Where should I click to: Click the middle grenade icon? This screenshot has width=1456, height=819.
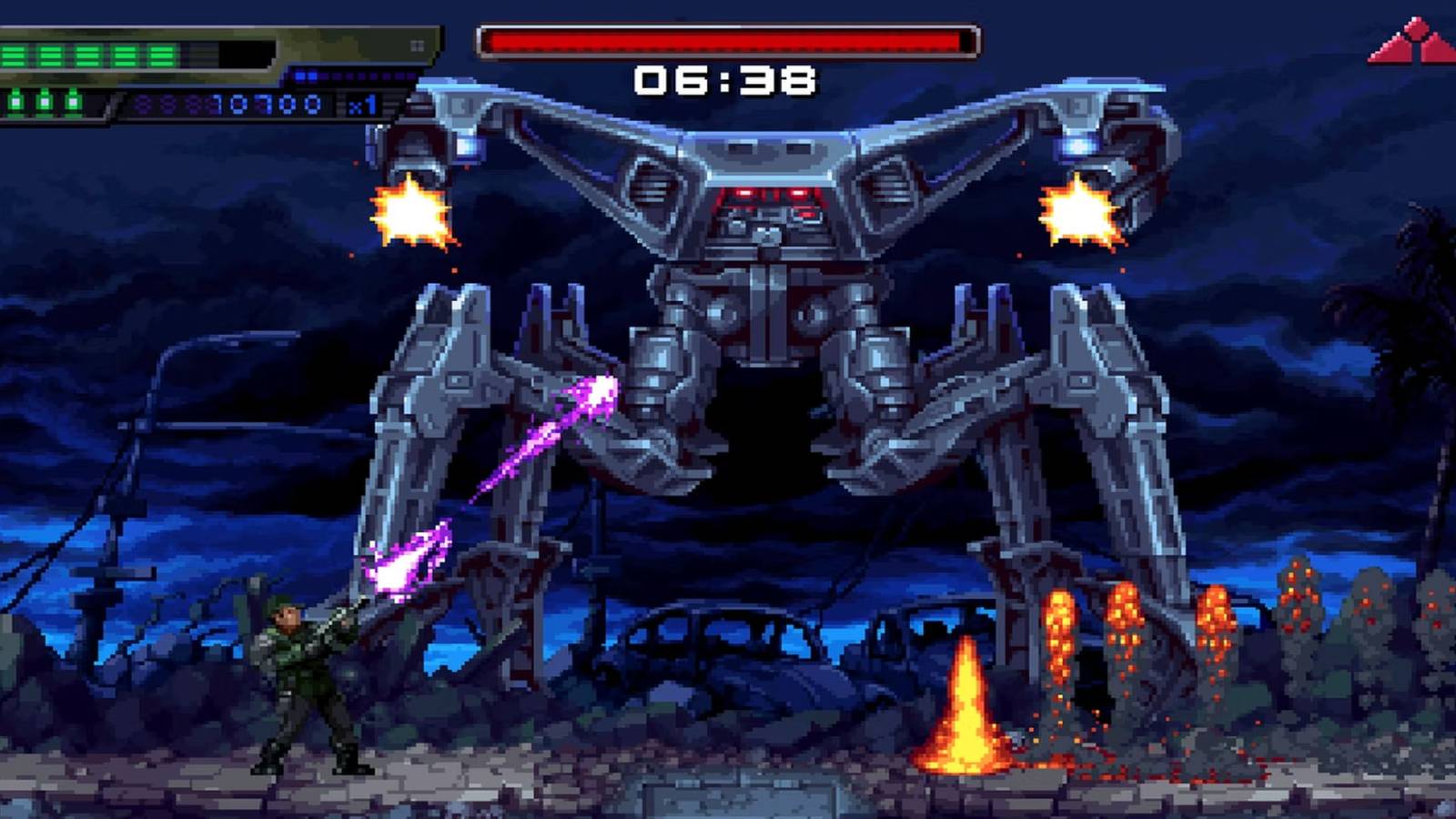43,102
